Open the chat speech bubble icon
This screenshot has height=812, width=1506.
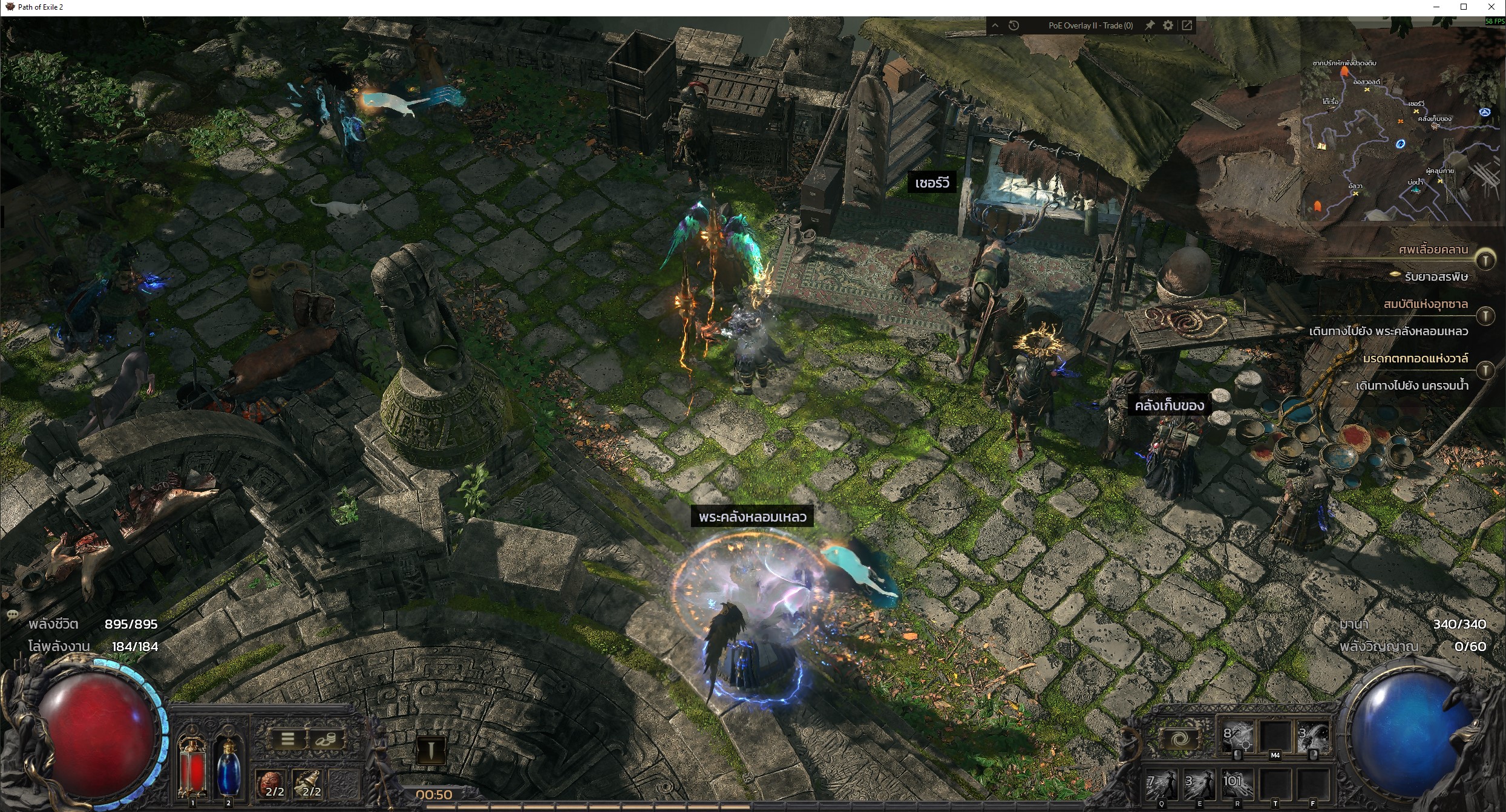coord(13,614)
